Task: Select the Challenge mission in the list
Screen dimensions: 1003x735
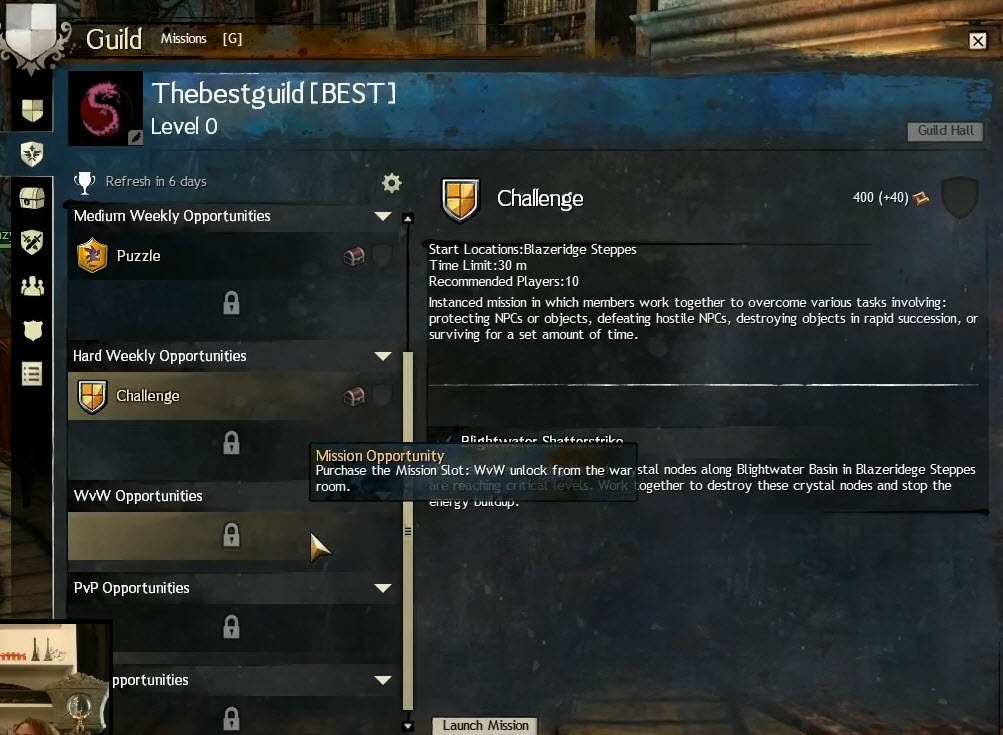Action: coord(147,396)
